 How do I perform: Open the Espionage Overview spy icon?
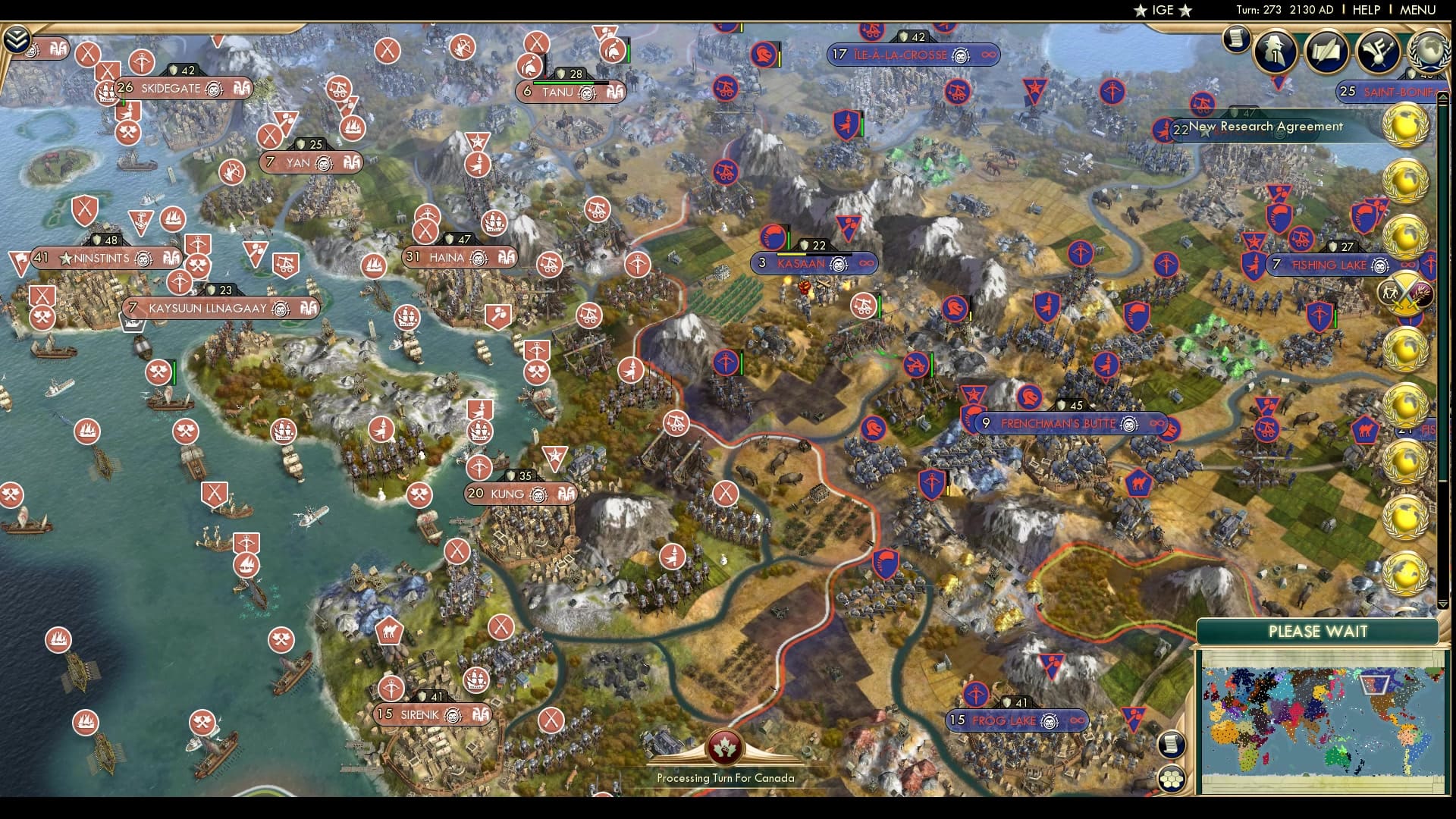(1274, 52)
